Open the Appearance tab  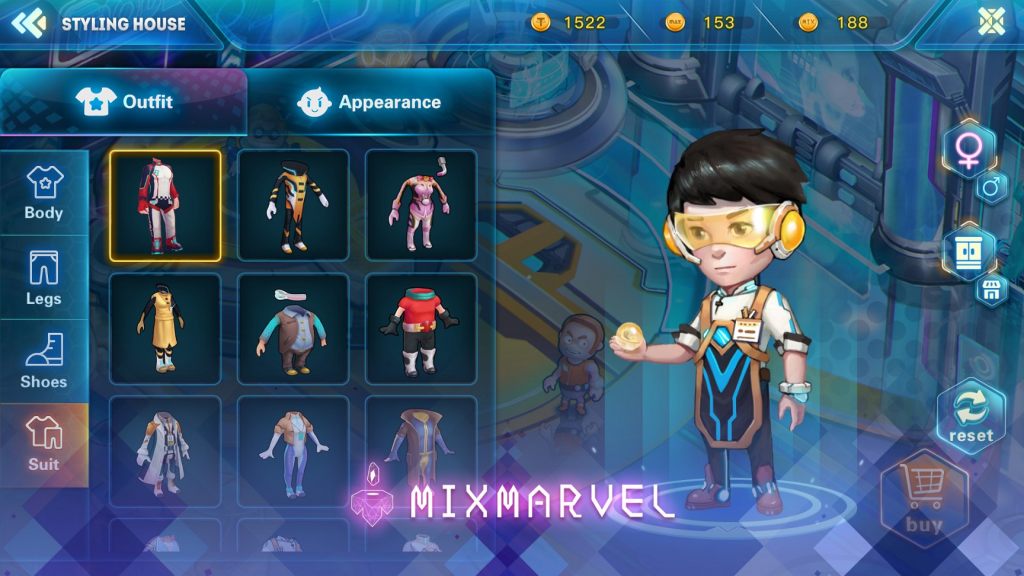tap(369, 102)
